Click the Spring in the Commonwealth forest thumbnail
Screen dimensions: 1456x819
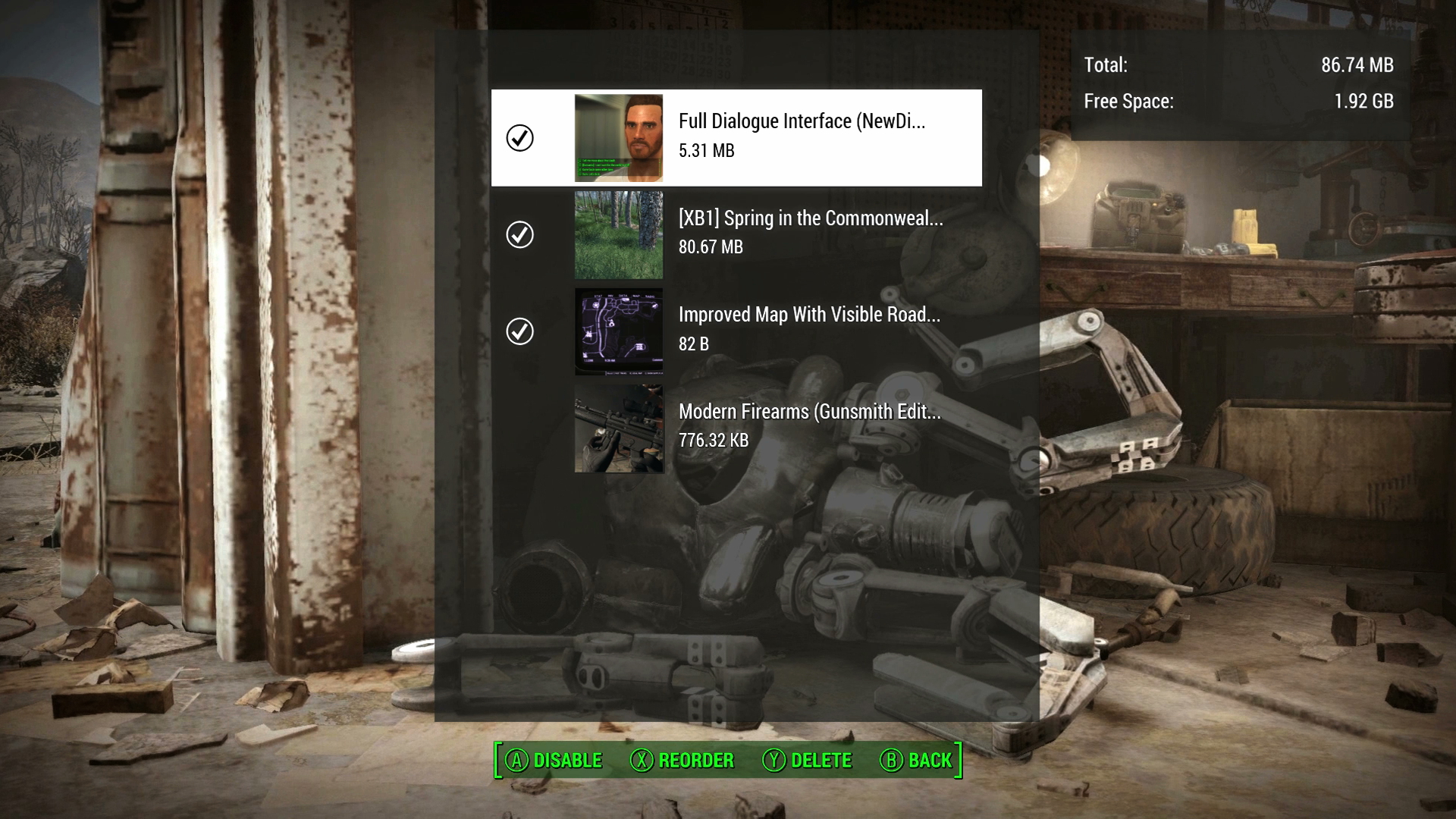pos(618,235)
